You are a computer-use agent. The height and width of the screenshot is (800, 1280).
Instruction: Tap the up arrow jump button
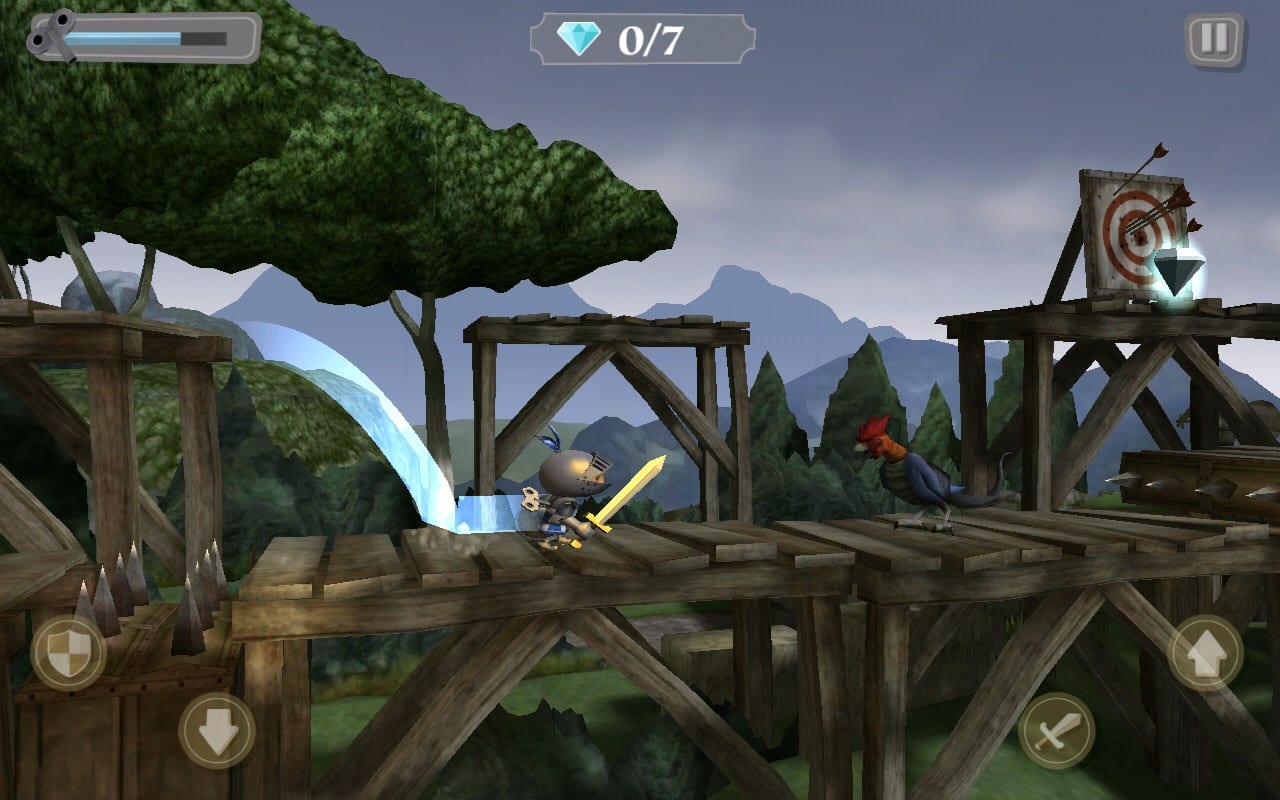click(1205, 653)
